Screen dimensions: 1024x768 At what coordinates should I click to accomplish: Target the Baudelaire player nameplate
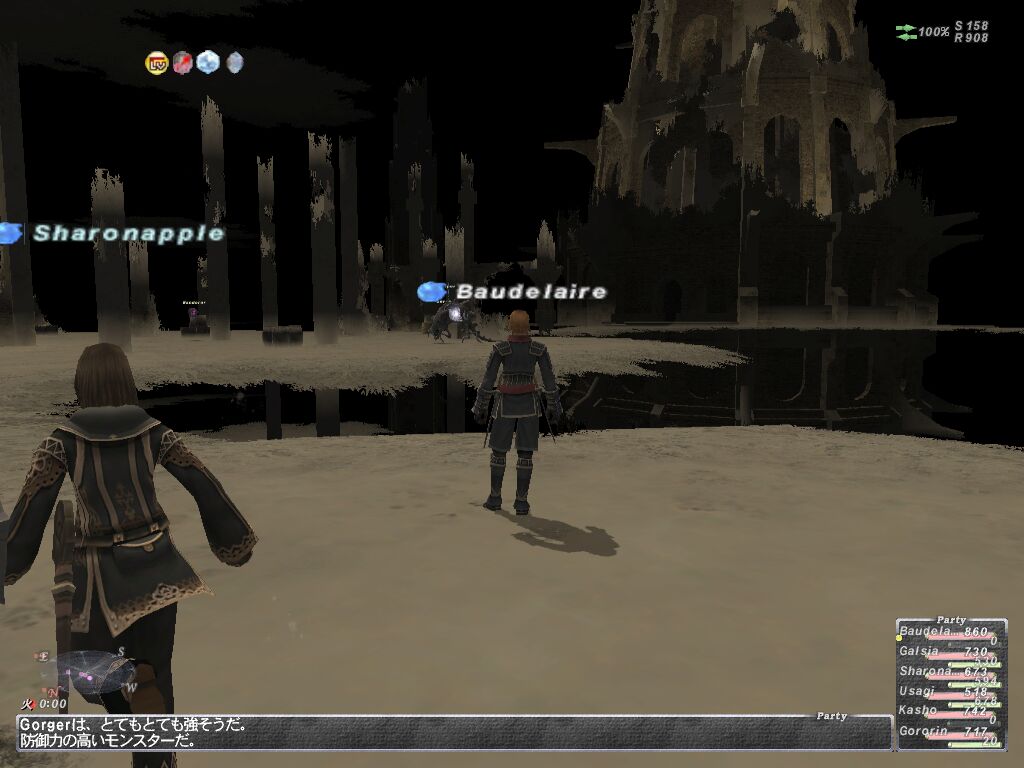tap(531, 292)
